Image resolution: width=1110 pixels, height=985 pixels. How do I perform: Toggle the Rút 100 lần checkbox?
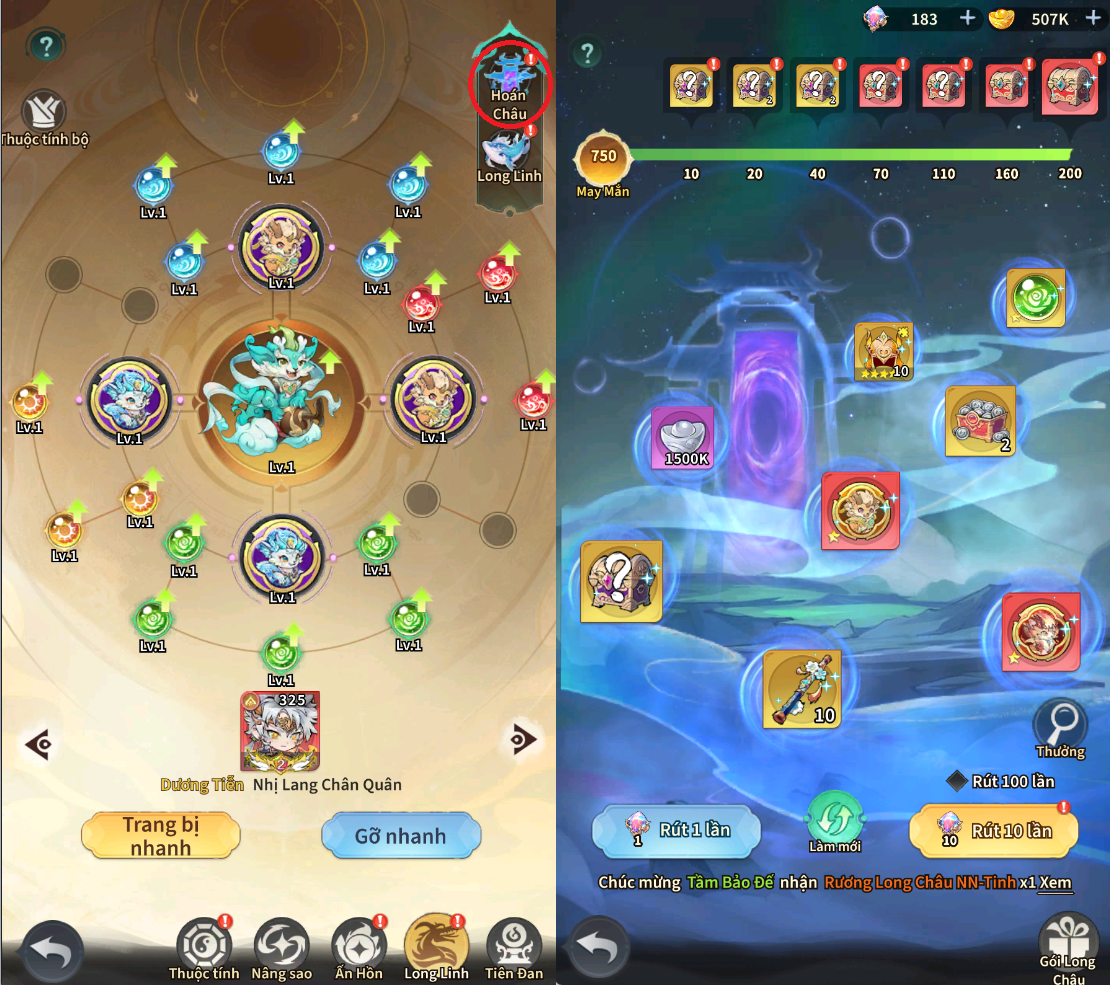[x=957, y=781]
